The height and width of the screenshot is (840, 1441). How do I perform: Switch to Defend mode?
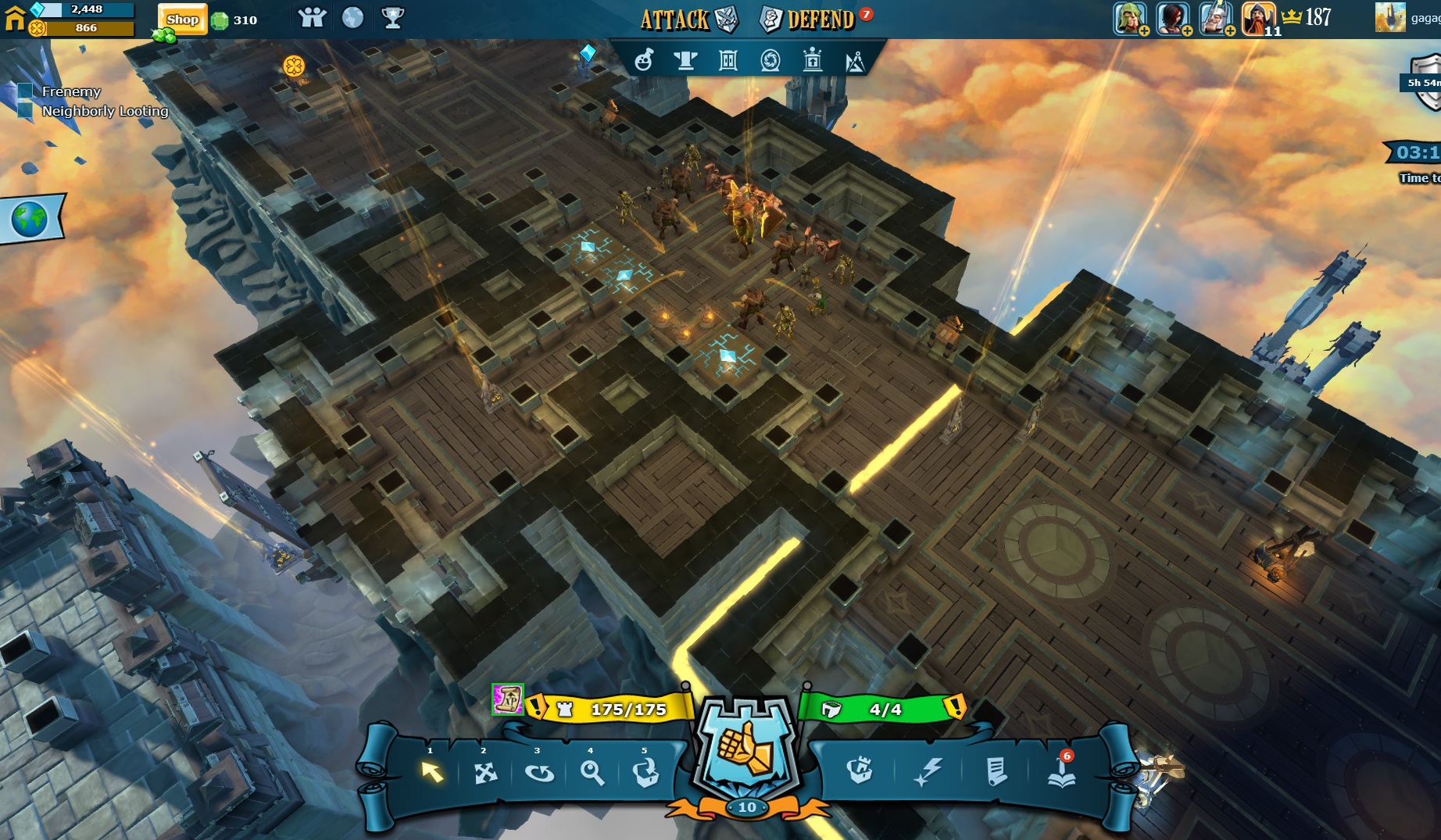click(807, 20)
